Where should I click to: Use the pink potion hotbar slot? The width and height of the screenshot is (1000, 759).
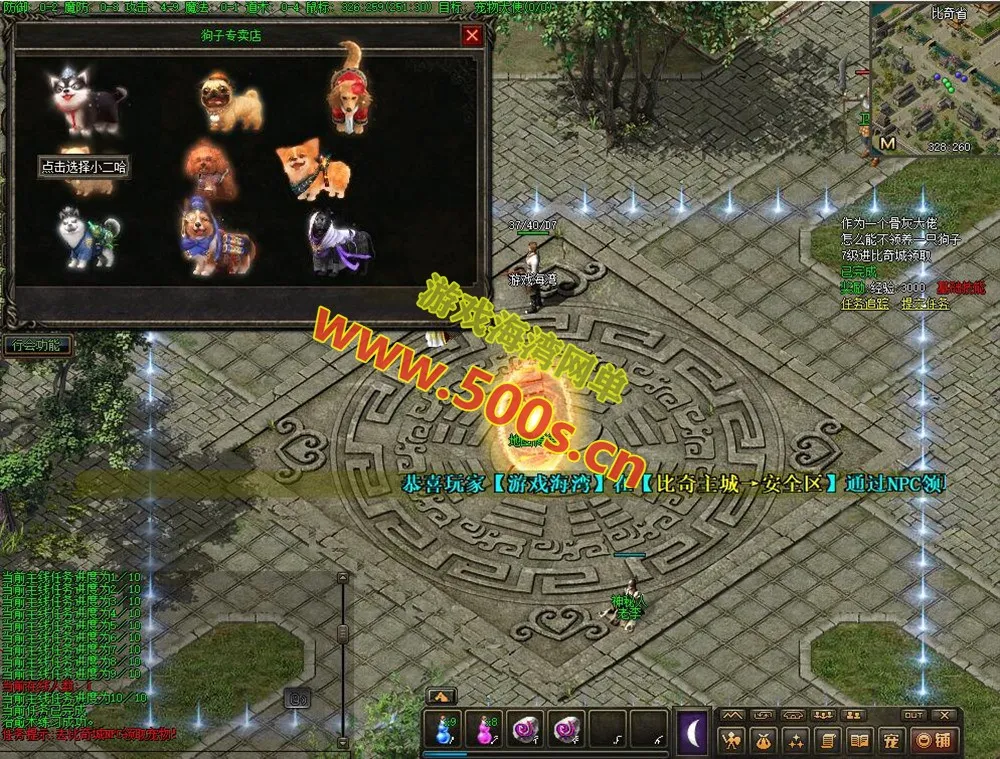click(484, 730)
